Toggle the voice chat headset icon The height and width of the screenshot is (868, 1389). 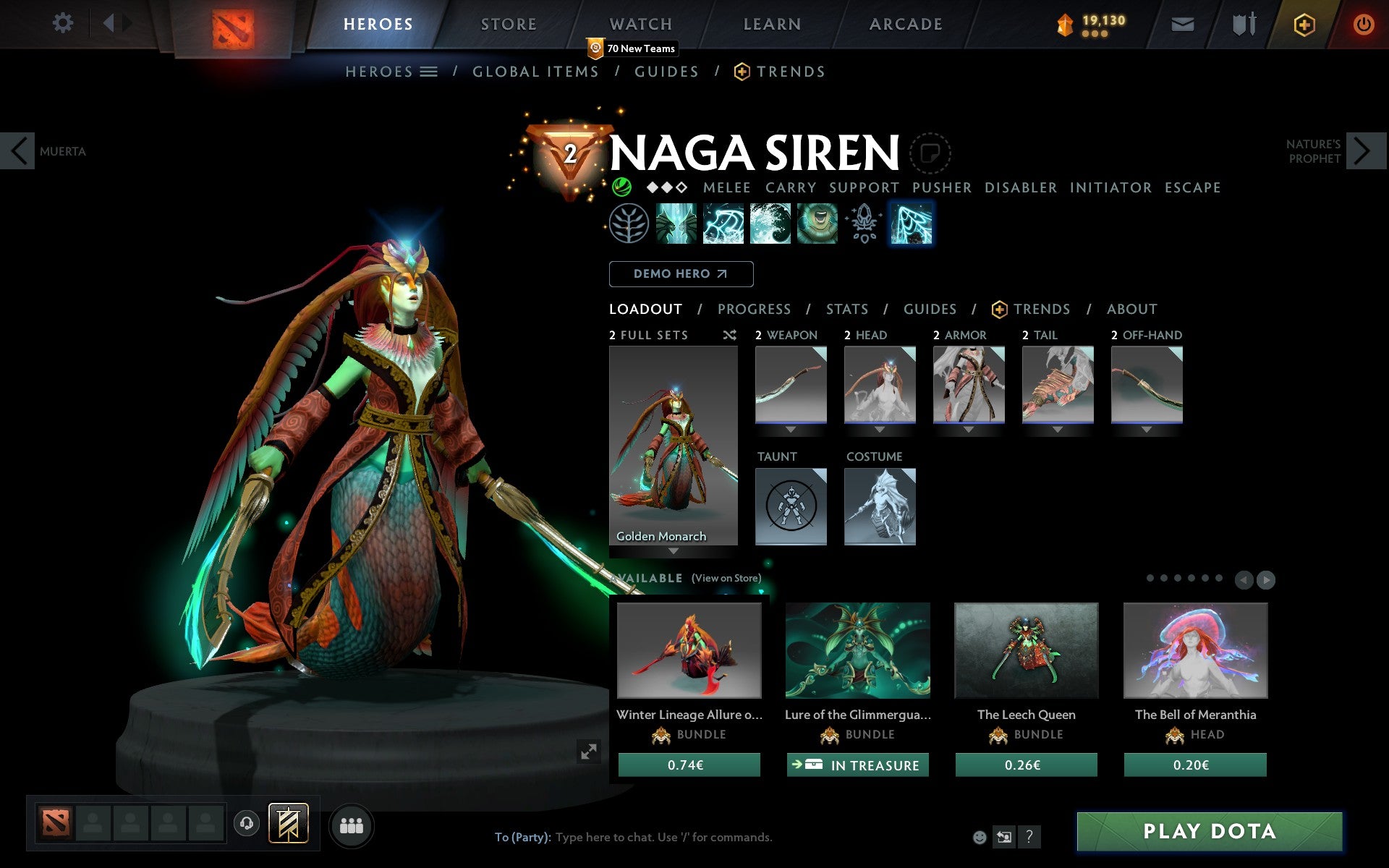coord(247,822)
